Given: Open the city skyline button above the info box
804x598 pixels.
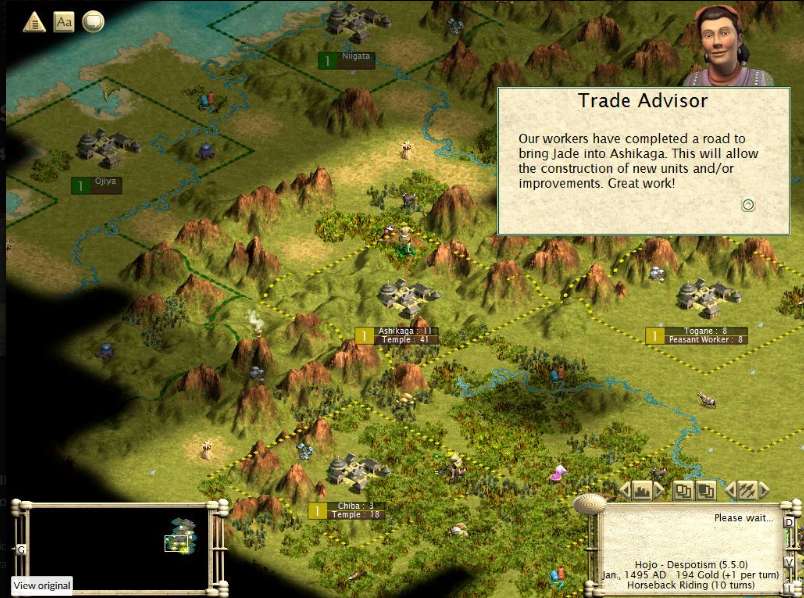Looking at the screenshot, I should point(640,490).
